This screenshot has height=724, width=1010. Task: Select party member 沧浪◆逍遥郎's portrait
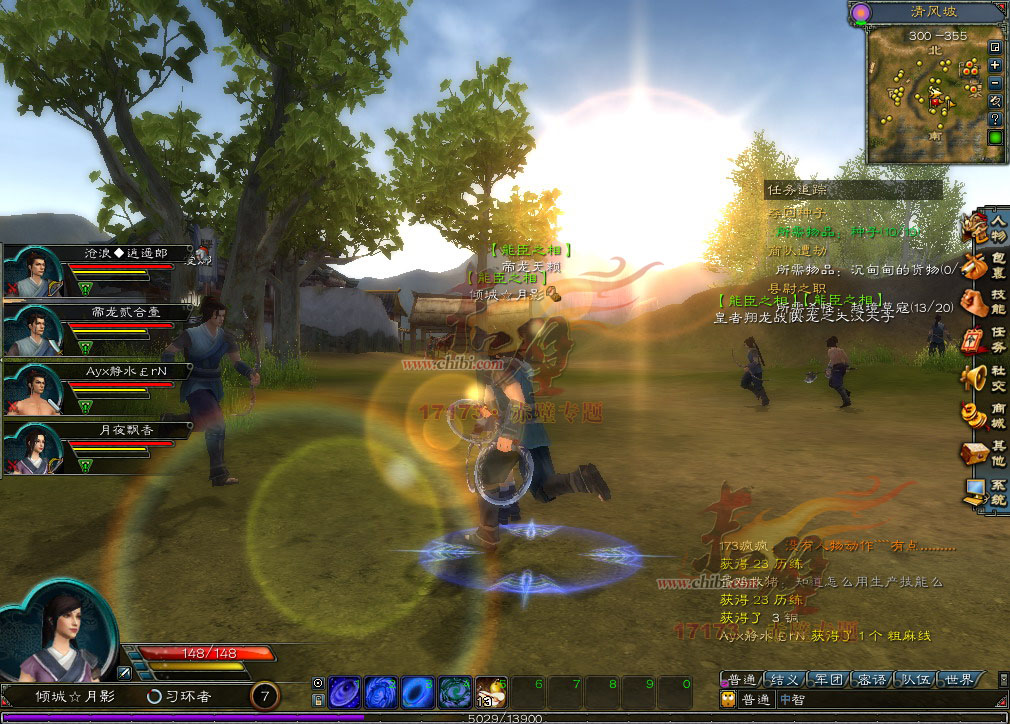[35, 271]
